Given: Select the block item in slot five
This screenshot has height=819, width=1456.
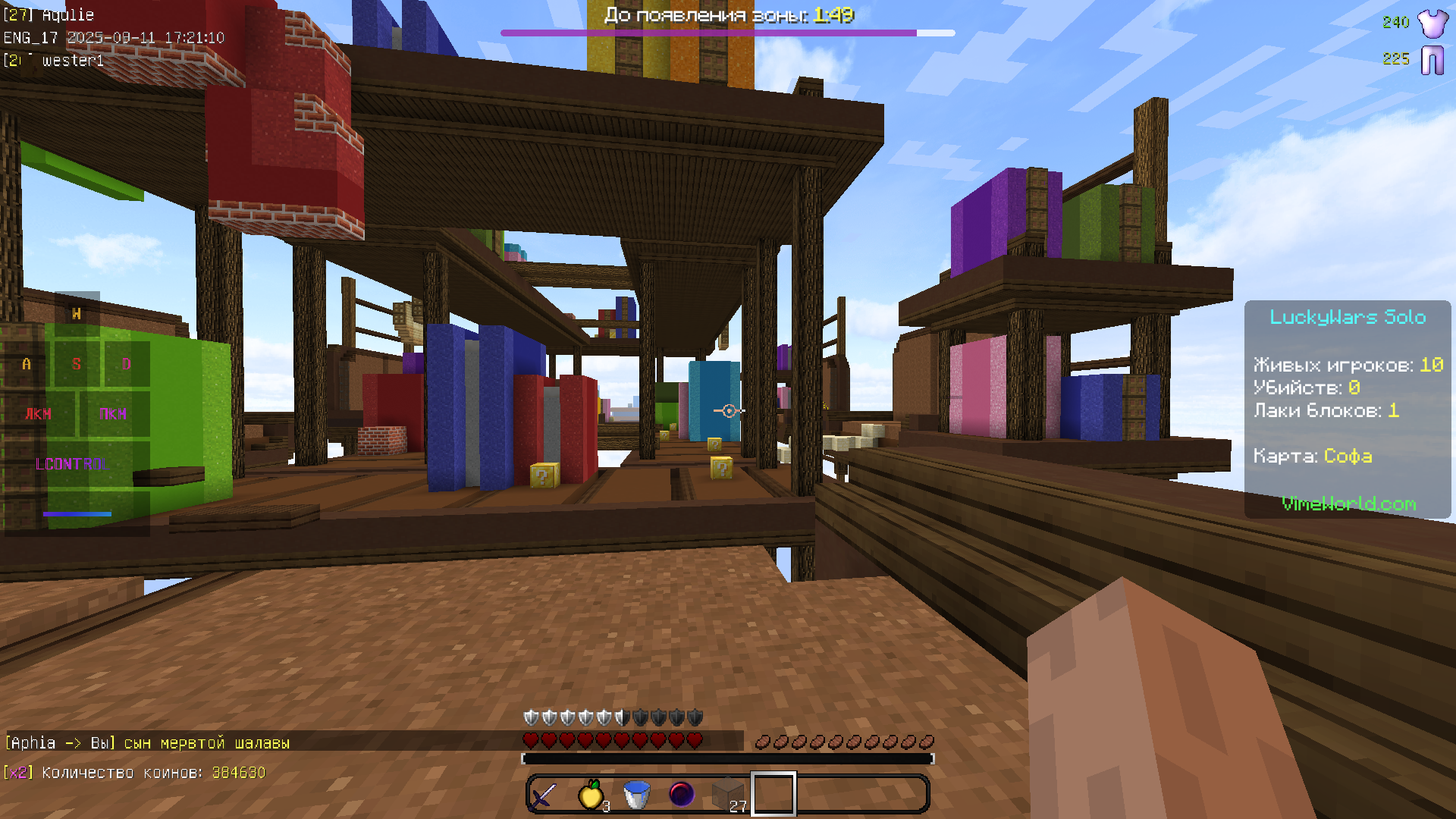Looking at the screenshot, I should pos(726,793).
